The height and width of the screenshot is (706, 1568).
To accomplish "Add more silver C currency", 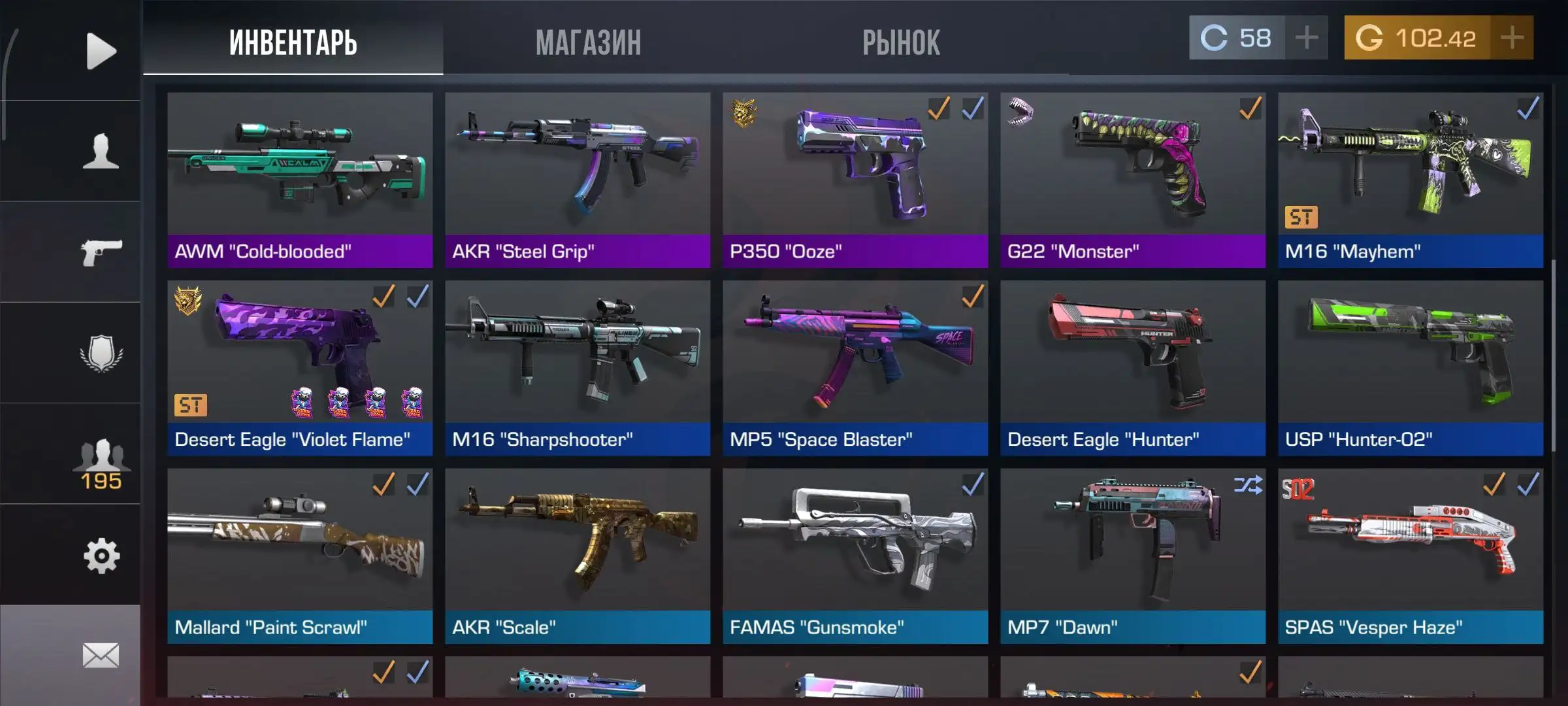I will (x=1306, y=38).
